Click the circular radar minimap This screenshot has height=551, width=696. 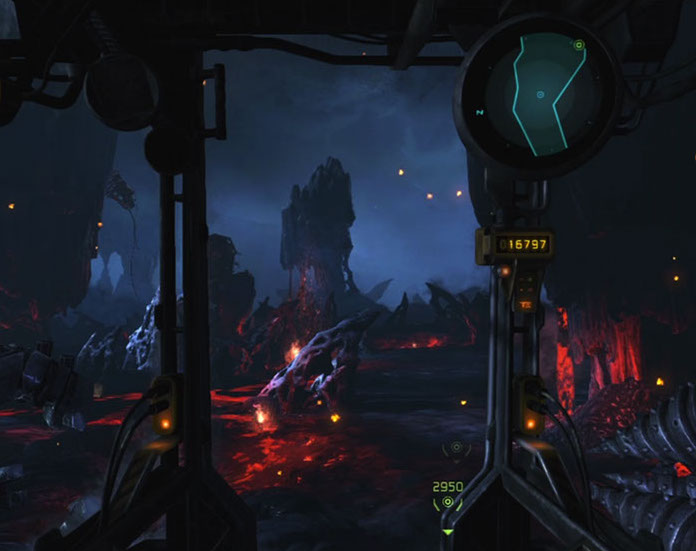(x=538, y=94)
